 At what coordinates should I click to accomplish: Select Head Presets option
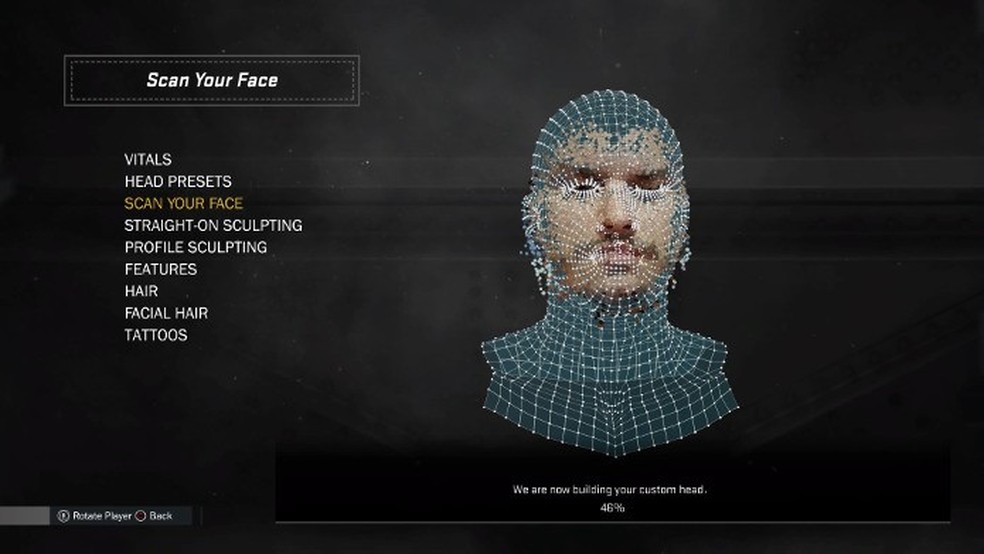click(x=178, y=182)
